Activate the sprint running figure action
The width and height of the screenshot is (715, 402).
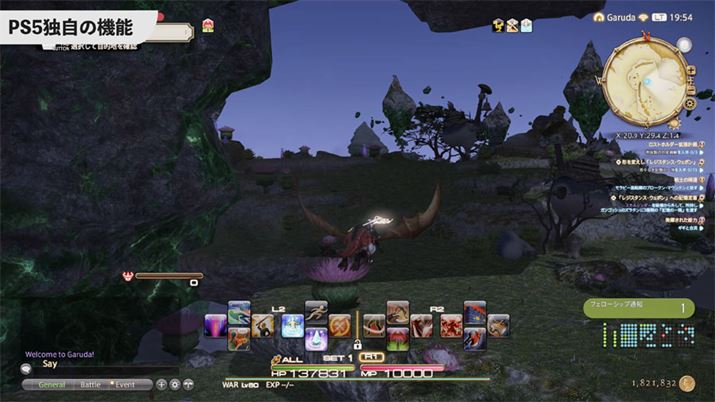click(316, 310)
